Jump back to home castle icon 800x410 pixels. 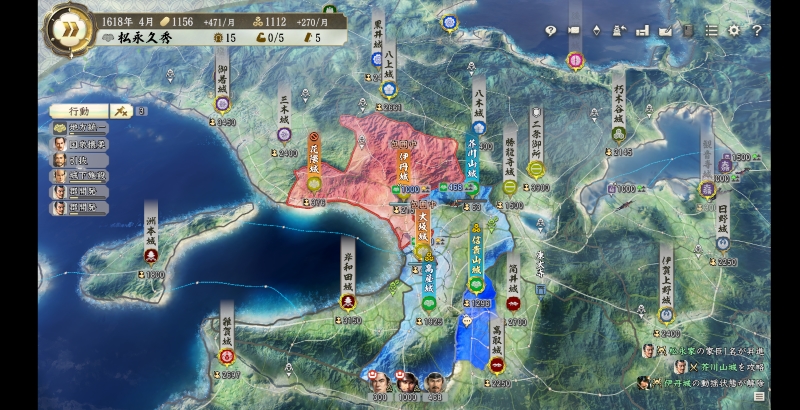coord(620,30)
